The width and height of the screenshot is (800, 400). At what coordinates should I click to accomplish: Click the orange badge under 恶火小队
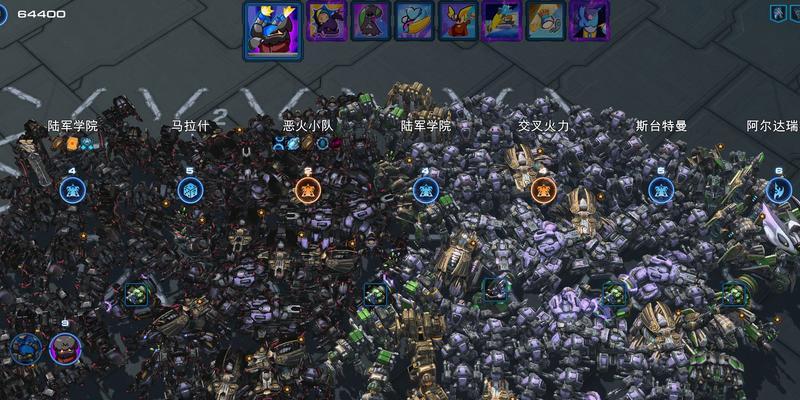point(308,190)
